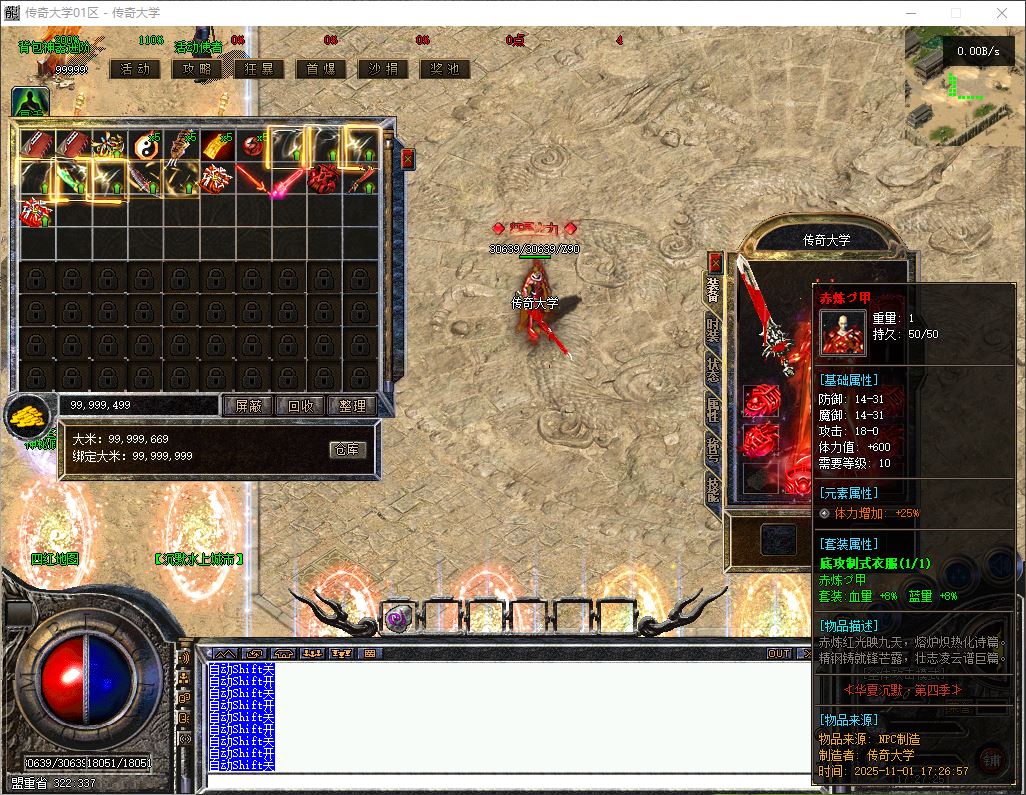This screenshot has width=1026, height=795.
Task: Close the character equipment panel
Action: tap(715, 262)
